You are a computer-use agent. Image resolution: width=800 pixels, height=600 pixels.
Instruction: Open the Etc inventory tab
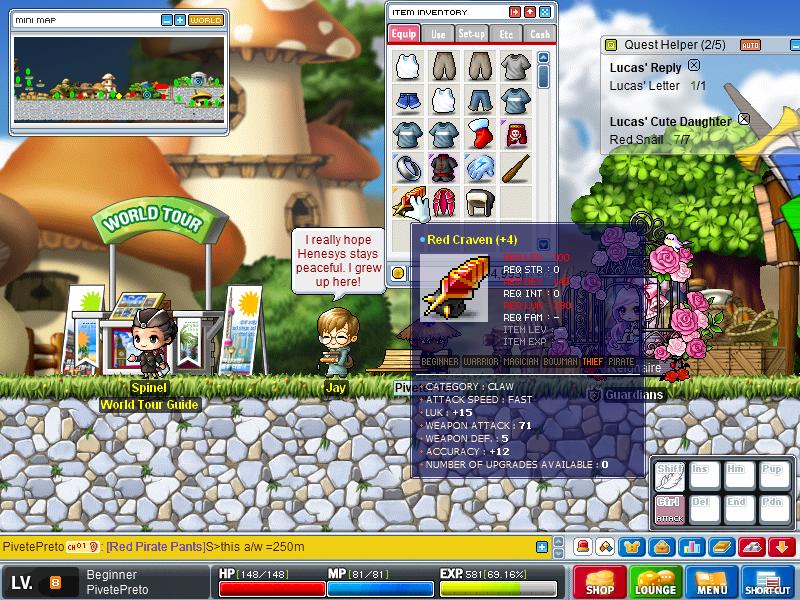point(506,34)
